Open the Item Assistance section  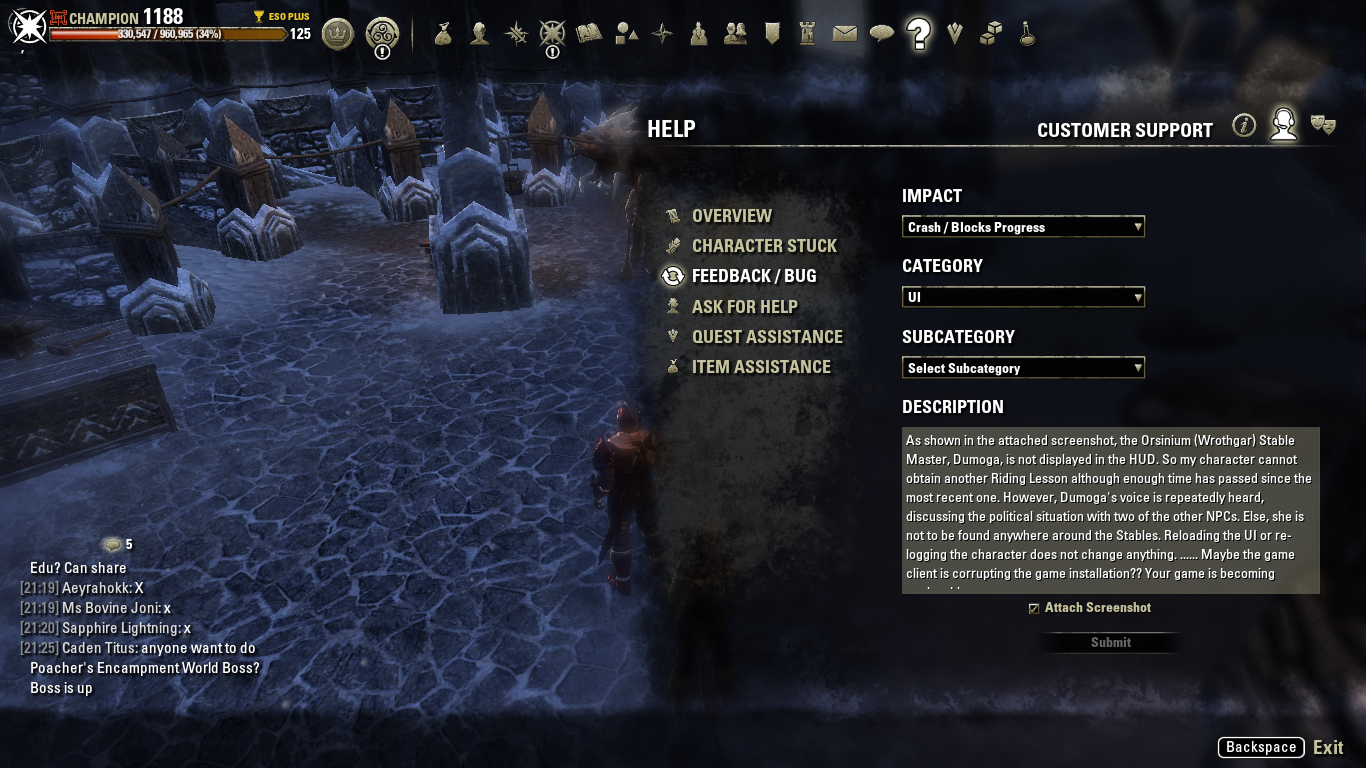760,367
